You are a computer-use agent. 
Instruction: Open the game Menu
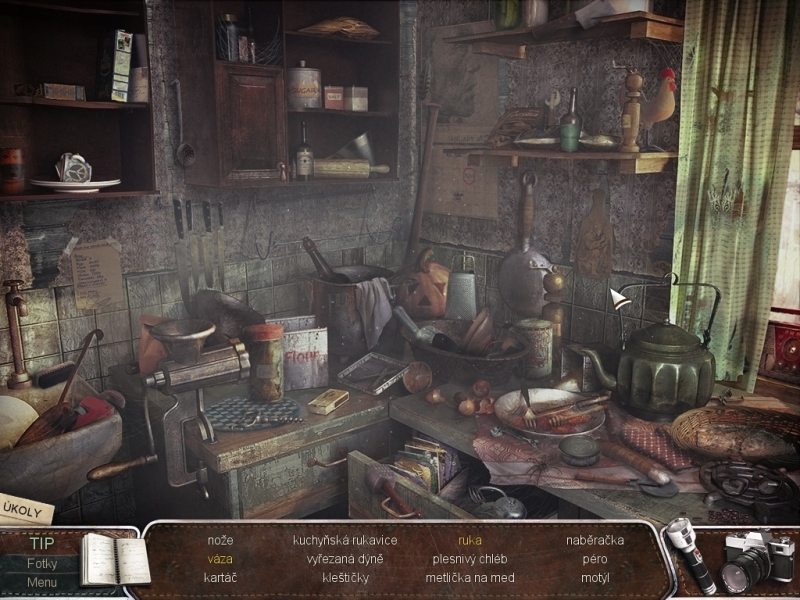pos(41,583)
